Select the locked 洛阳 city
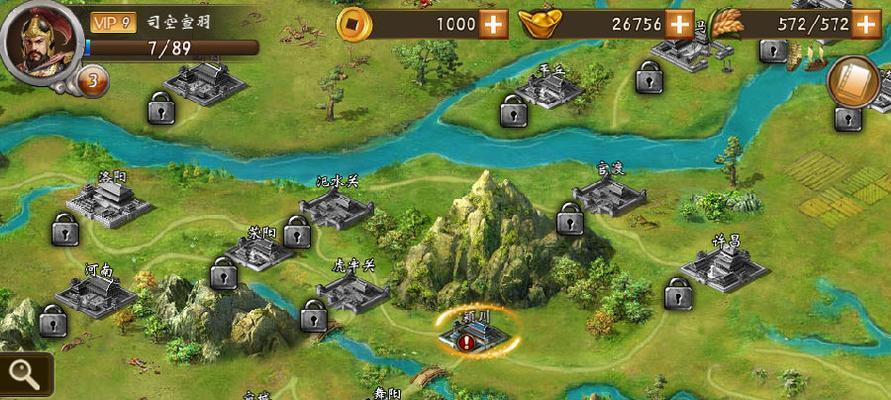The image size is (891, 400). pos(107,203)
